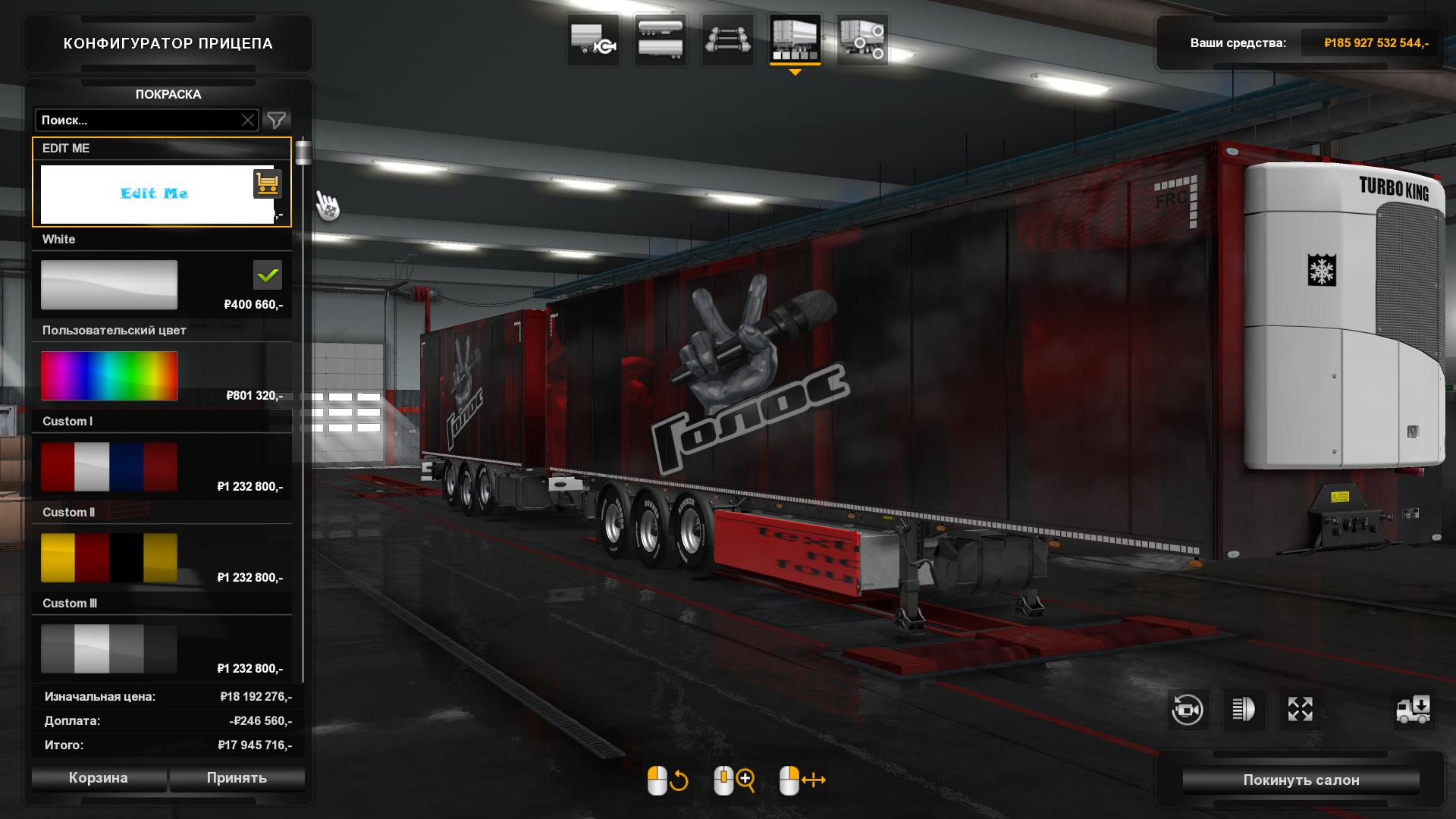The image size is (1456, 819).
Task: Open the Корзина cart button
Action: [99, 778]
